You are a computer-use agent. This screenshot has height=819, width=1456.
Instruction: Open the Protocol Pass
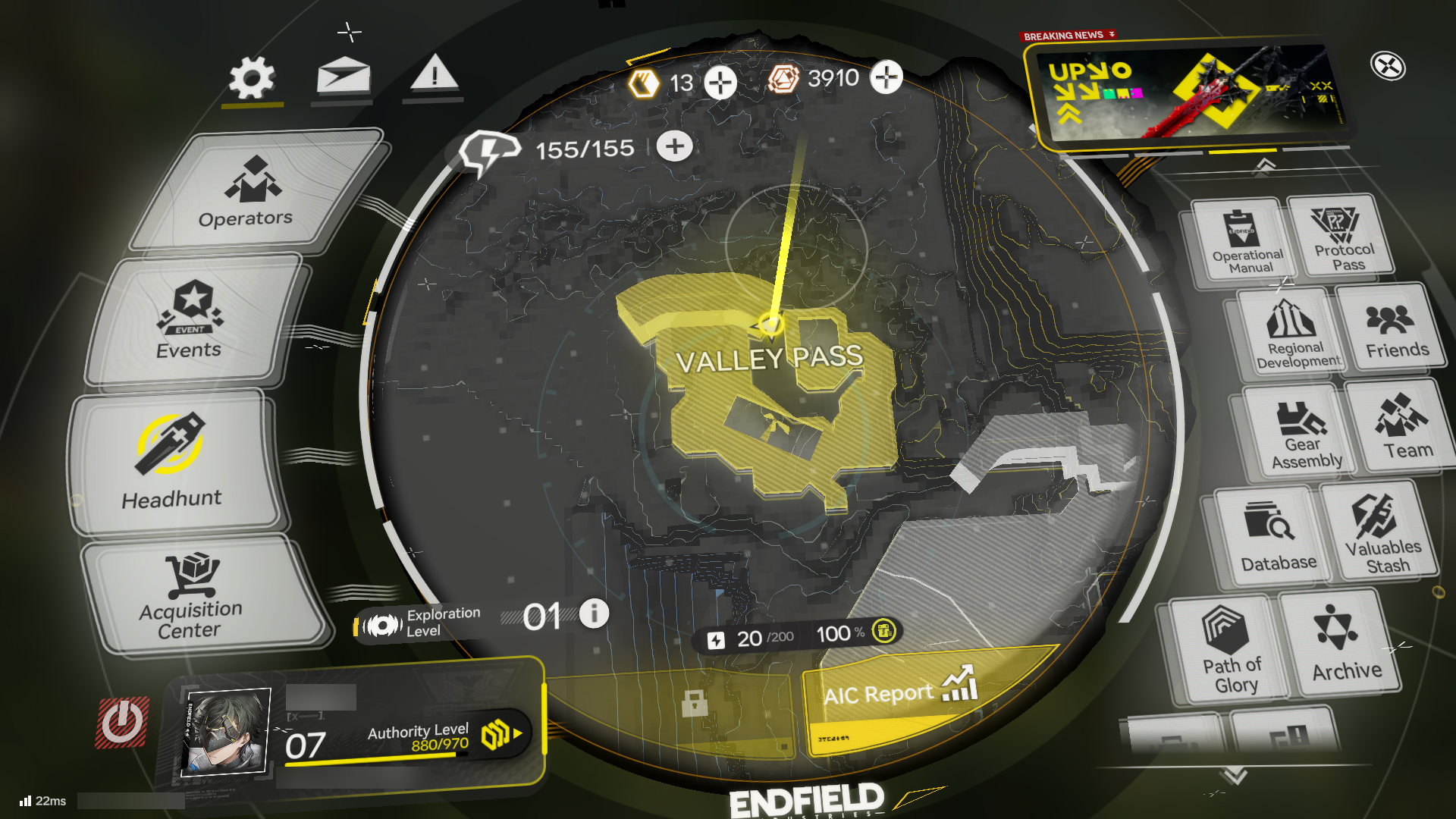pos(1343,236)
